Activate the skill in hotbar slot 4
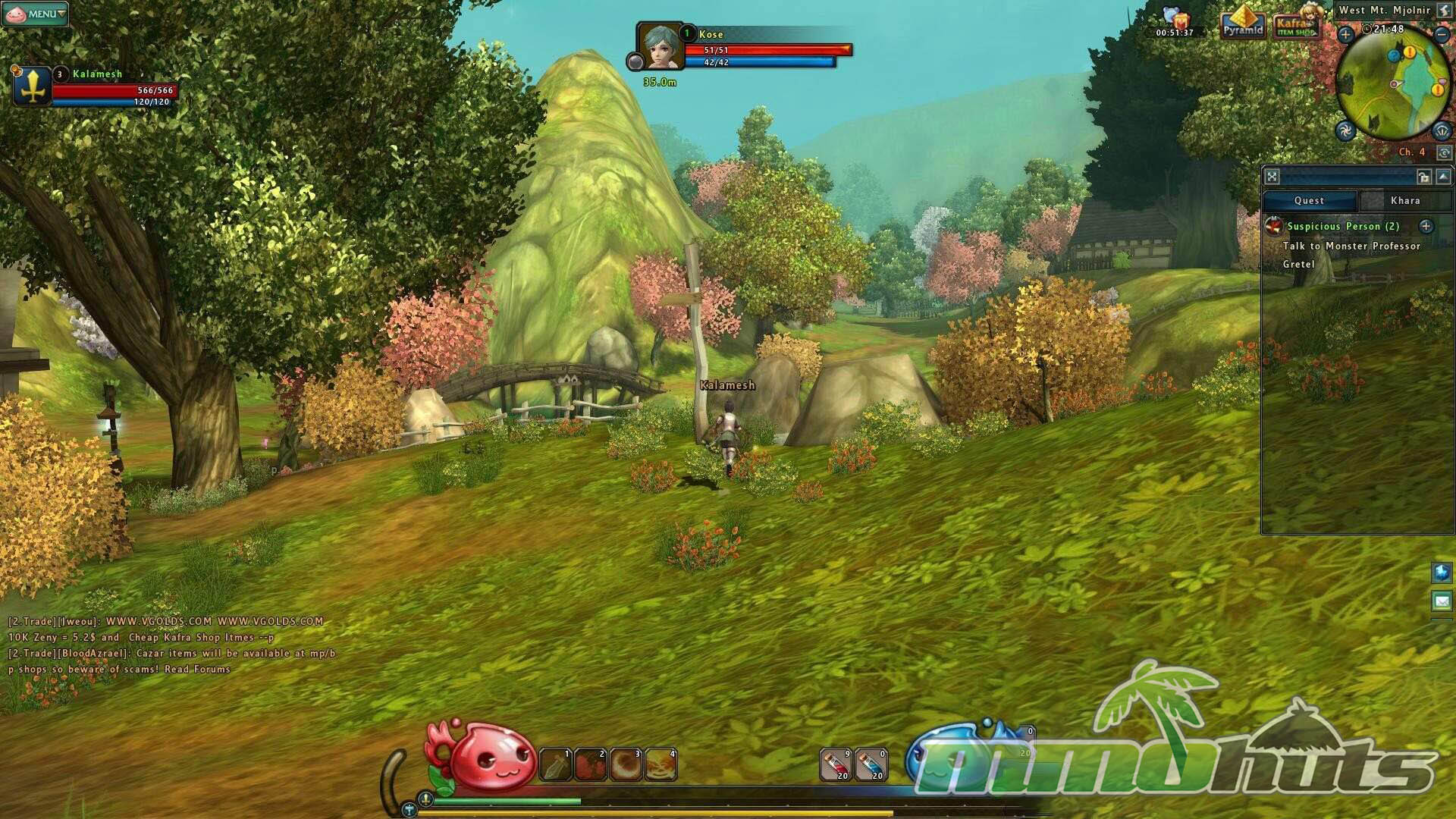 pos(661,764)
